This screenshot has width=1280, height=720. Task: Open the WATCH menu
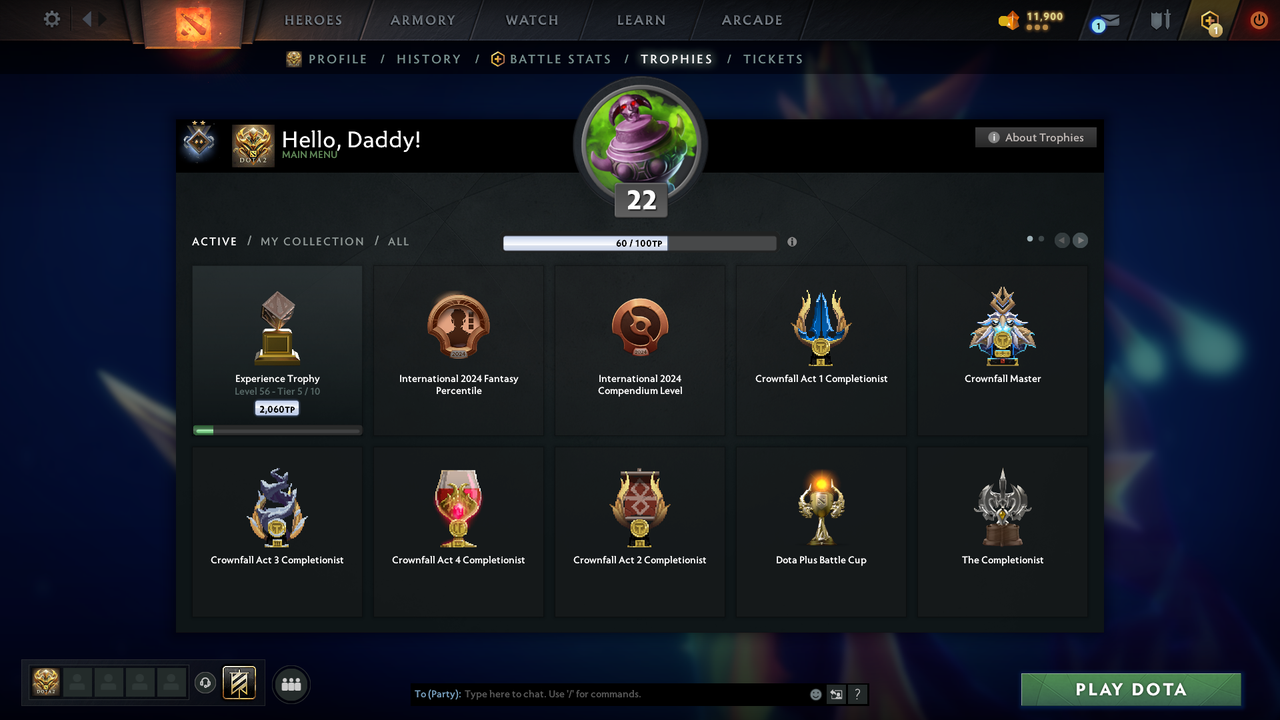click(531, 20)
